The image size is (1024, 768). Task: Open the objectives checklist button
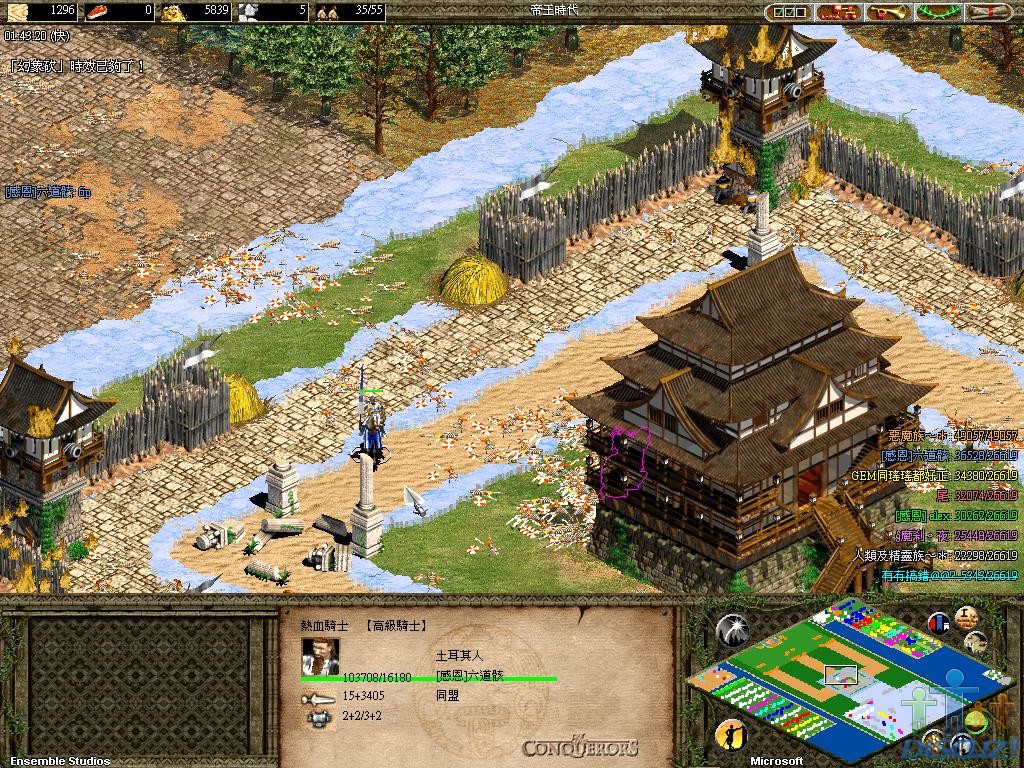pos(787,12)
